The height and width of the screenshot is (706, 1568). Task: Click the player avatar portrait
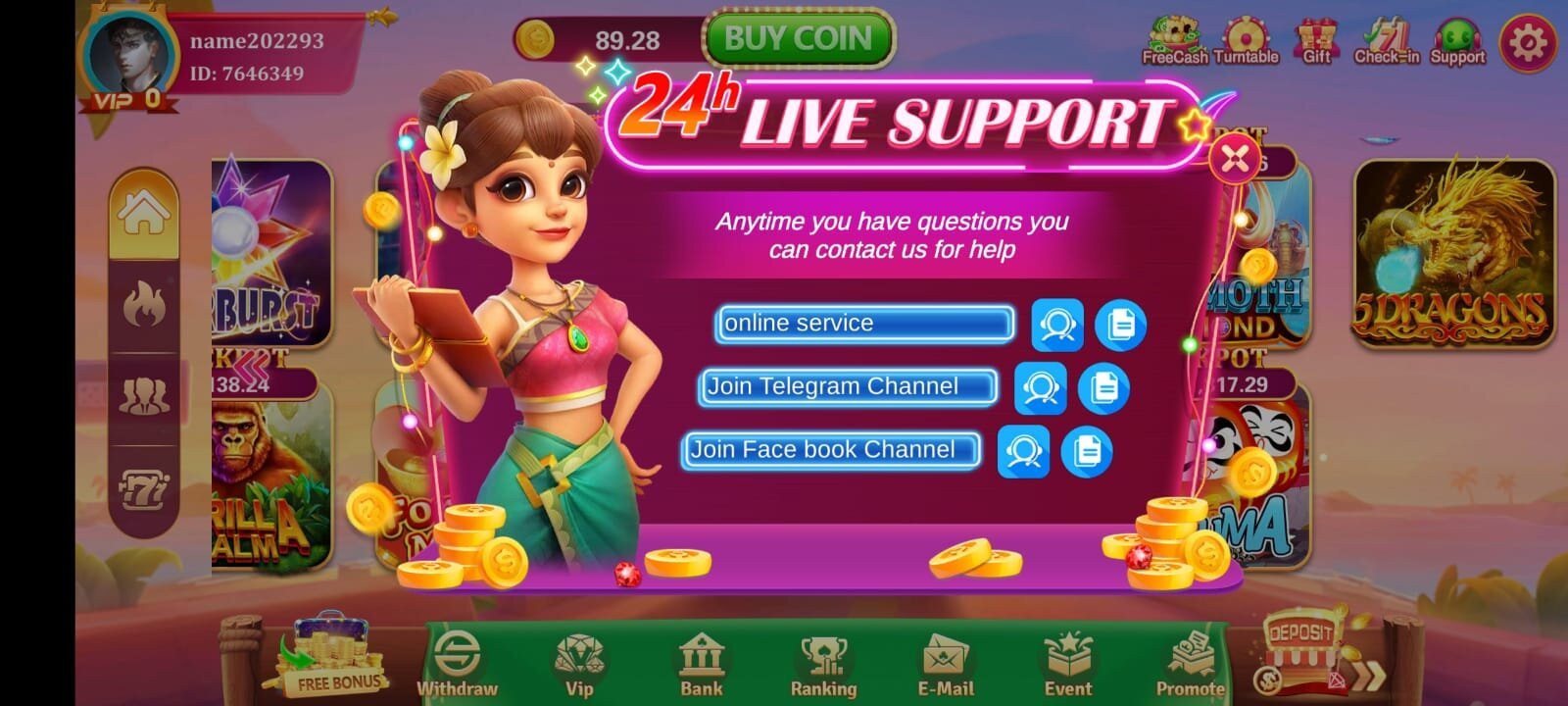click(x=131, y=51)
